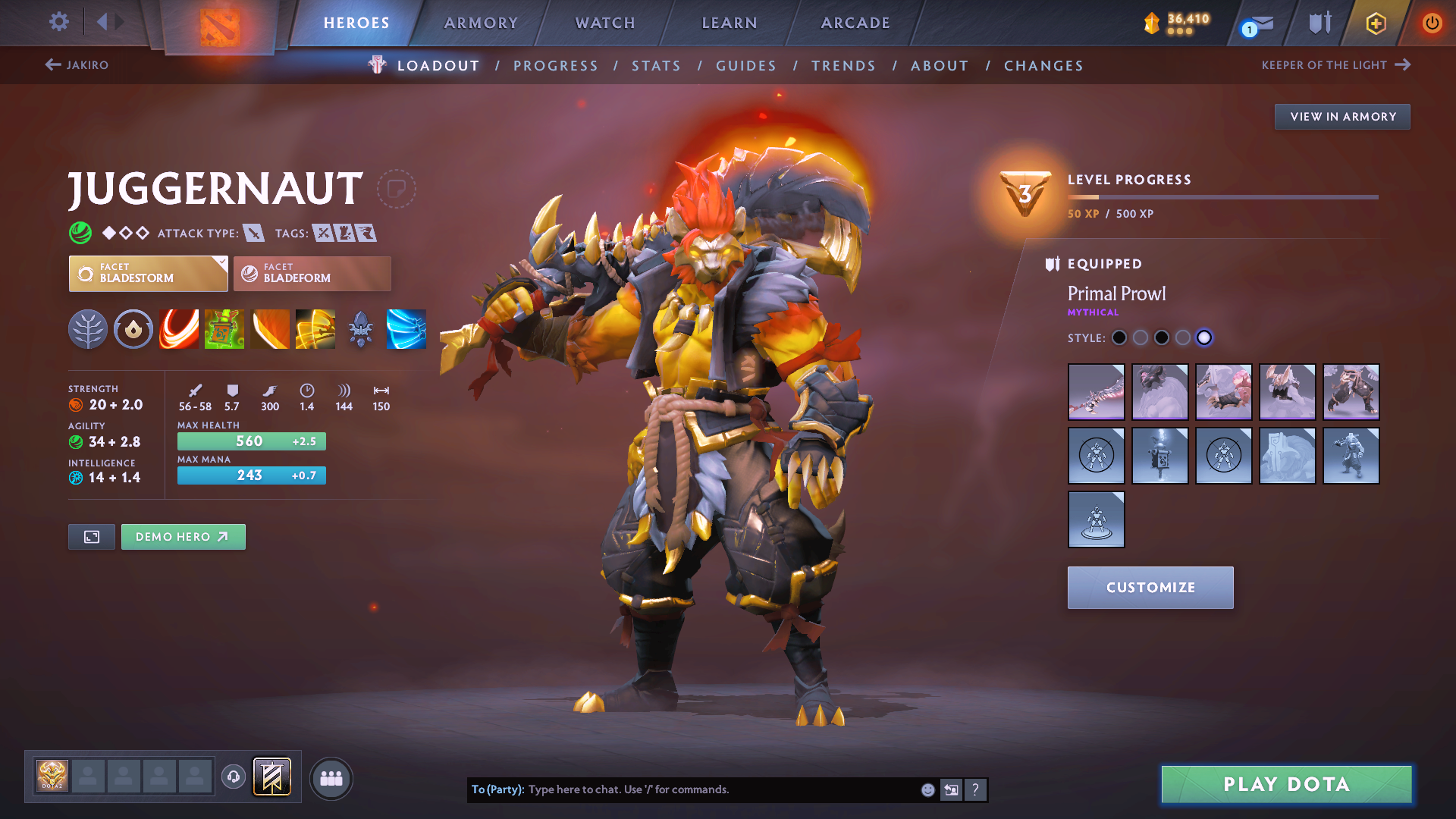View the Healing Ward ability icon

coord(224,329)
